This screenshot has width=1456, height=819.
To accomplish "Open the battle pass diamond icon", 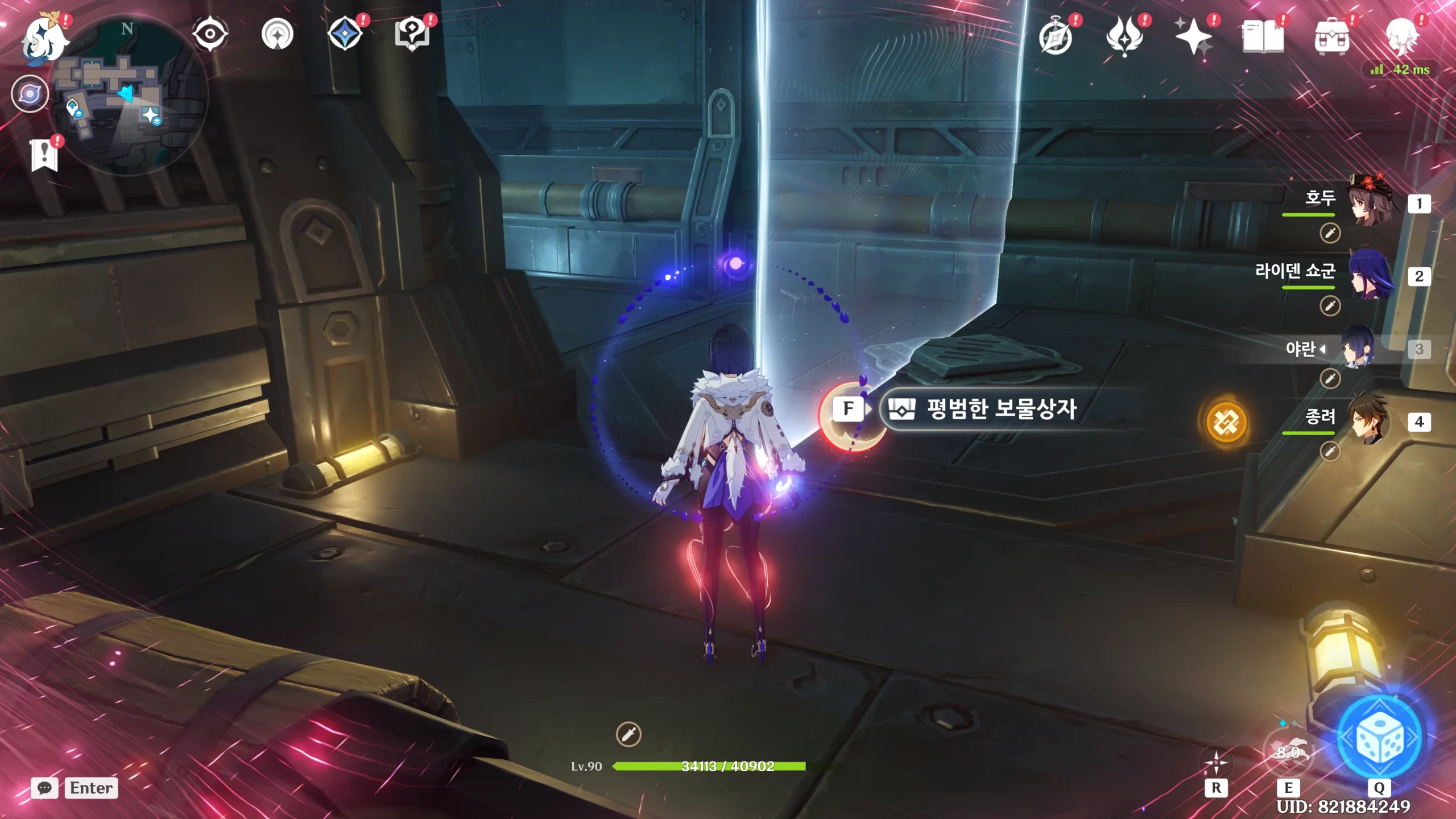I will click(x=345, y=34).
